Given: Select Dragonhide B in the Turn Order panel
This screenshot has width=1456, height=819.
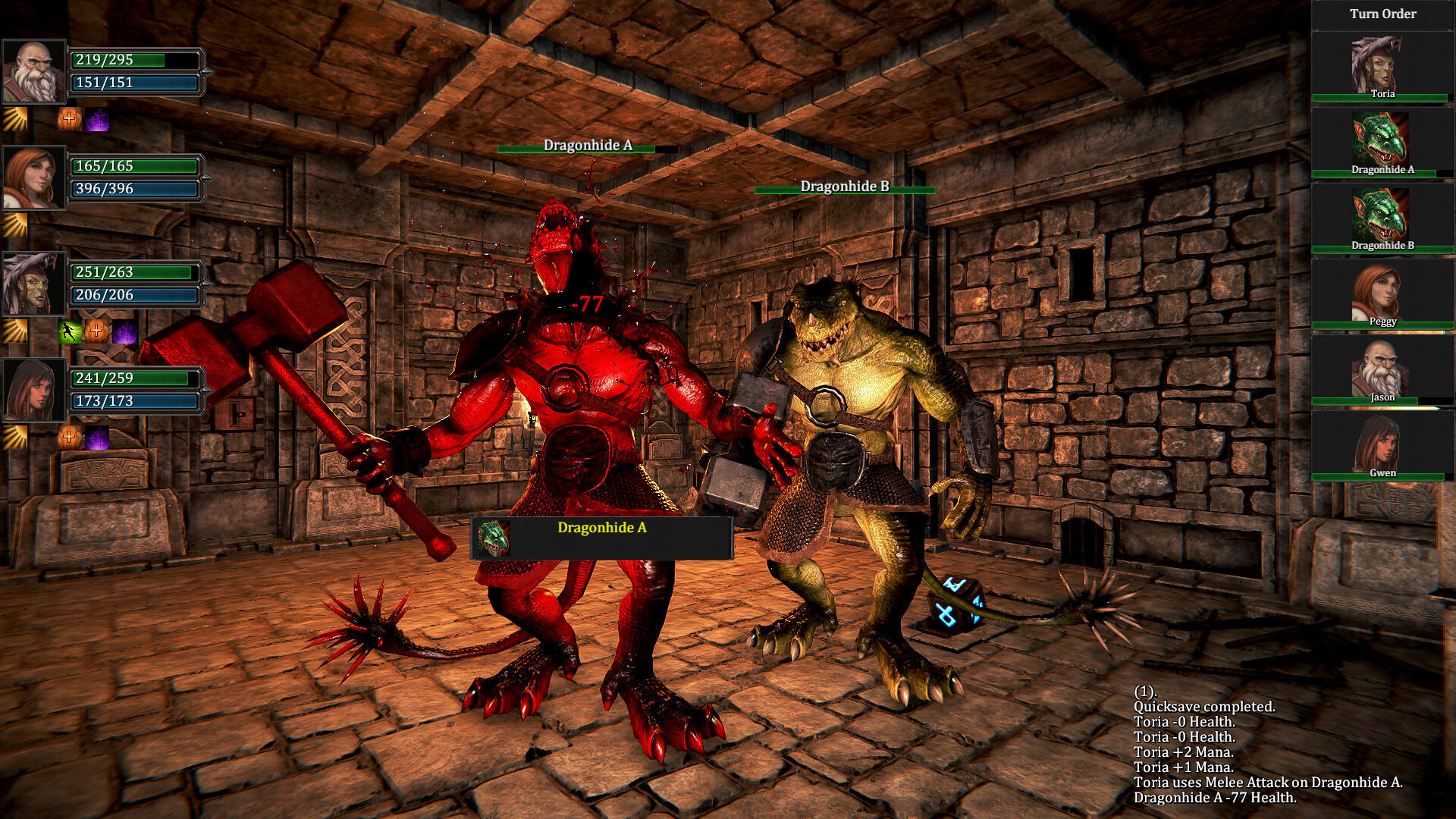Looking at the screenshot, I should [x=1382, y=212].
